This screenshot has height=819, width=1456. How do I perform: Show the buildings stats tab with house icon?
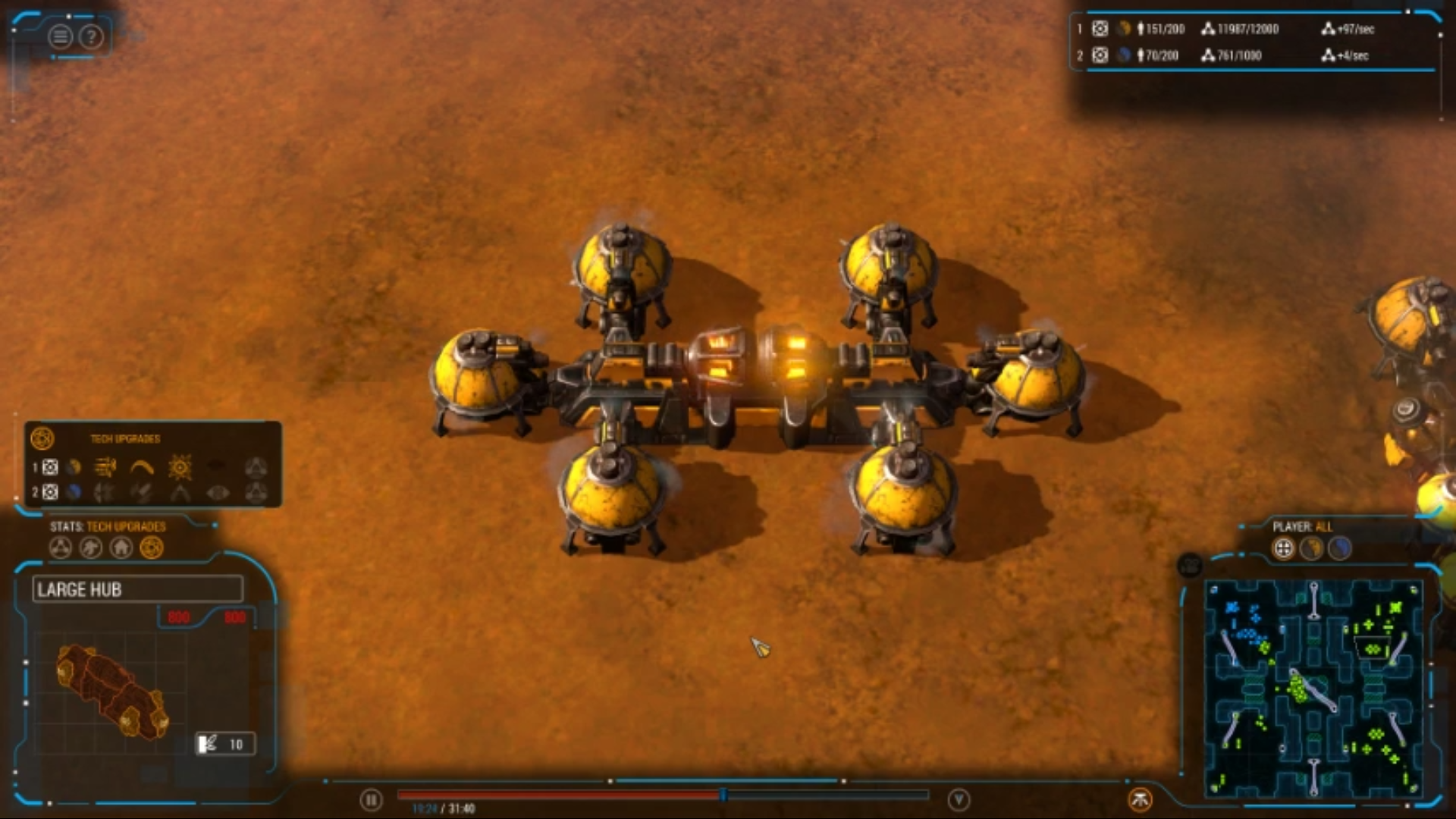point(121,548)
